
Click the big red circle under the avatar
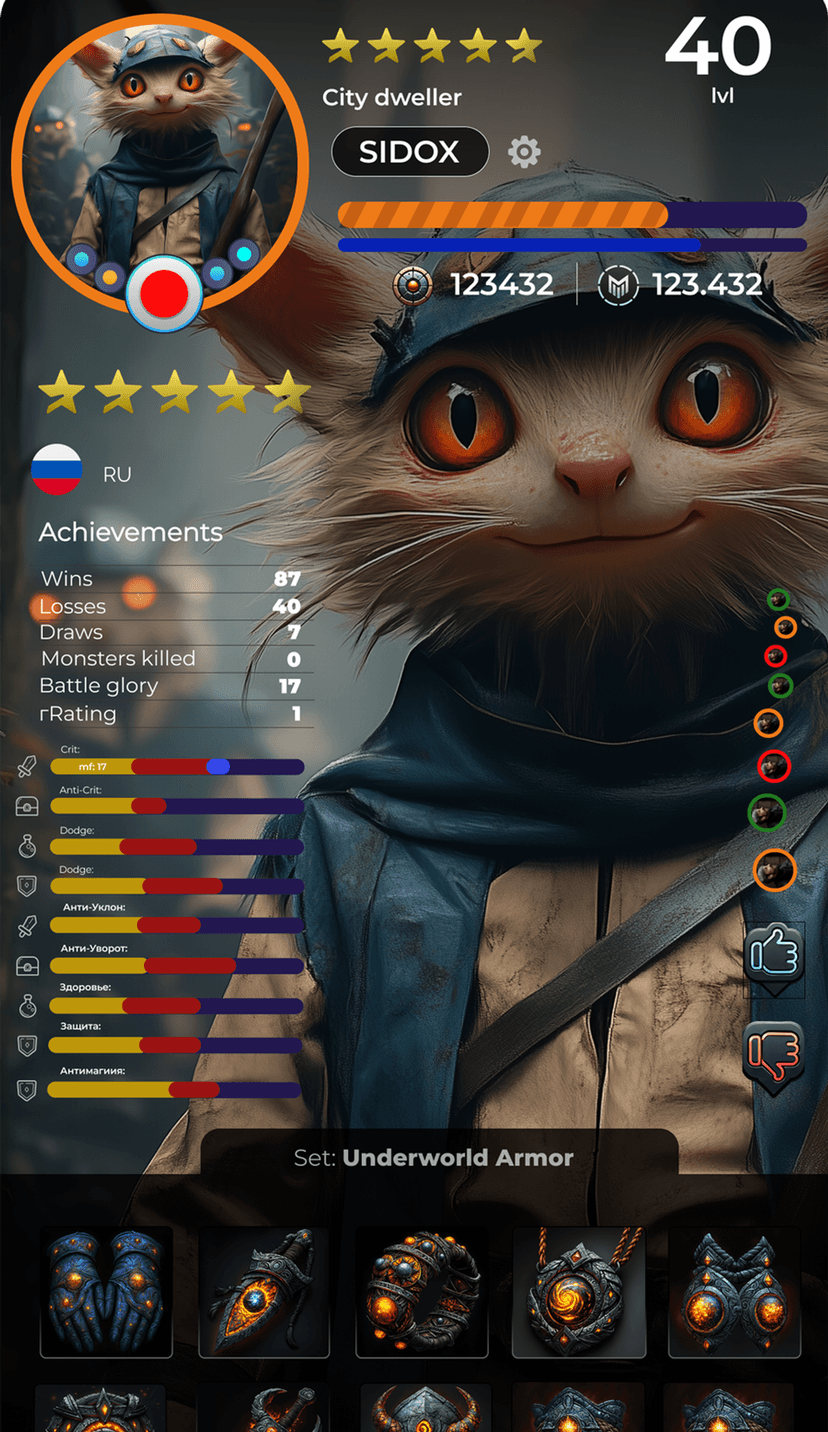[x=165, y=293]
